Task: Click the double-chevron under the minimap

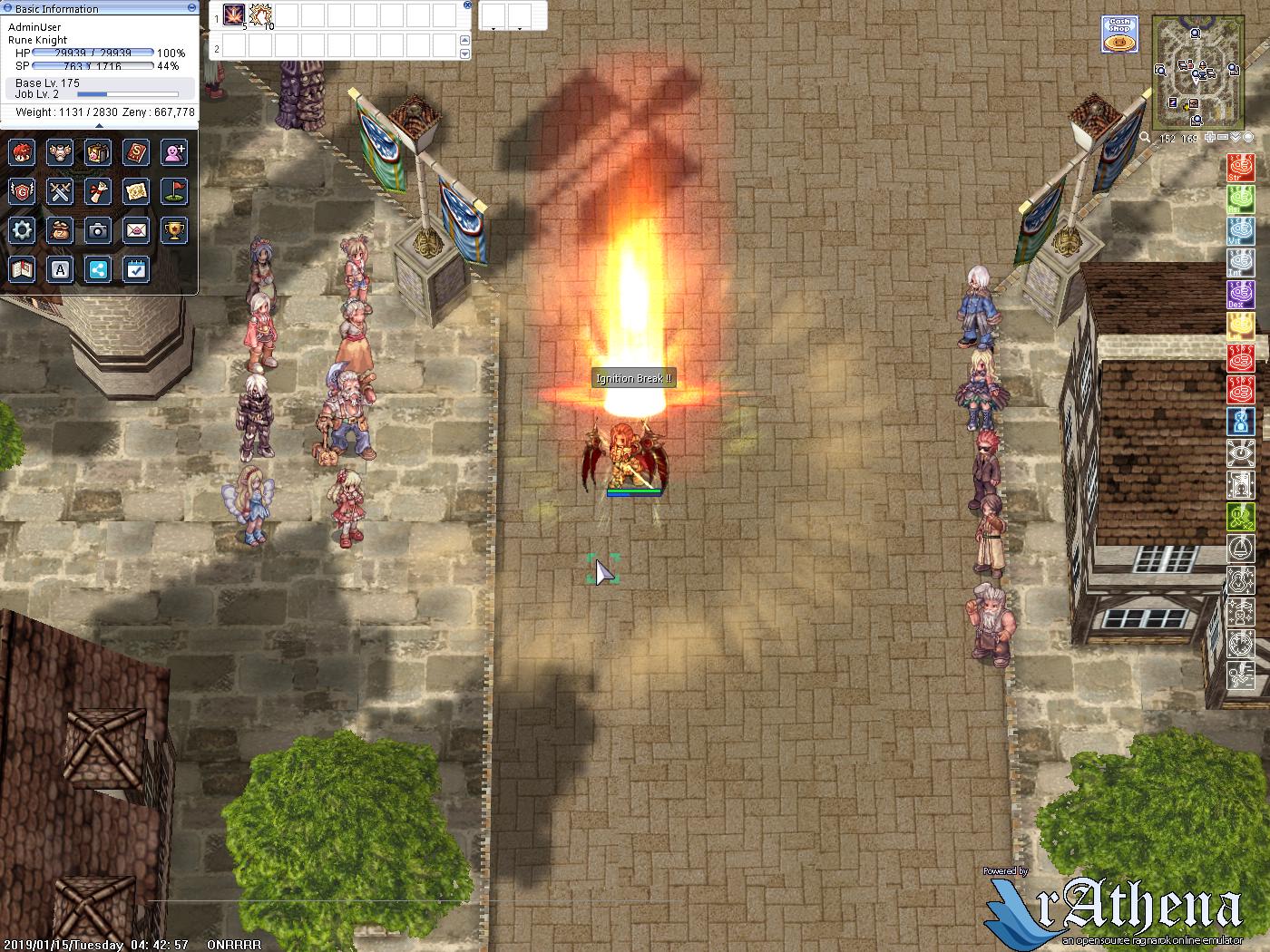Action: 1236,137
